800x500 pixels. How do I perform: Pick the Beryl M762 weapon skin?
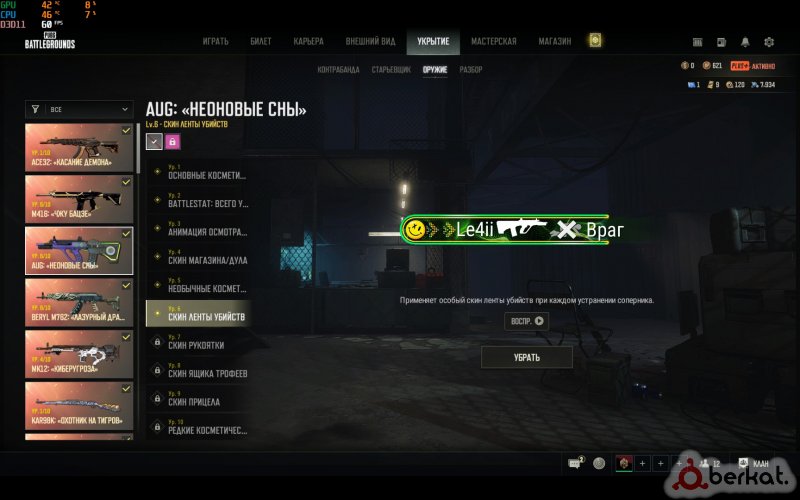tap(79, 302)
